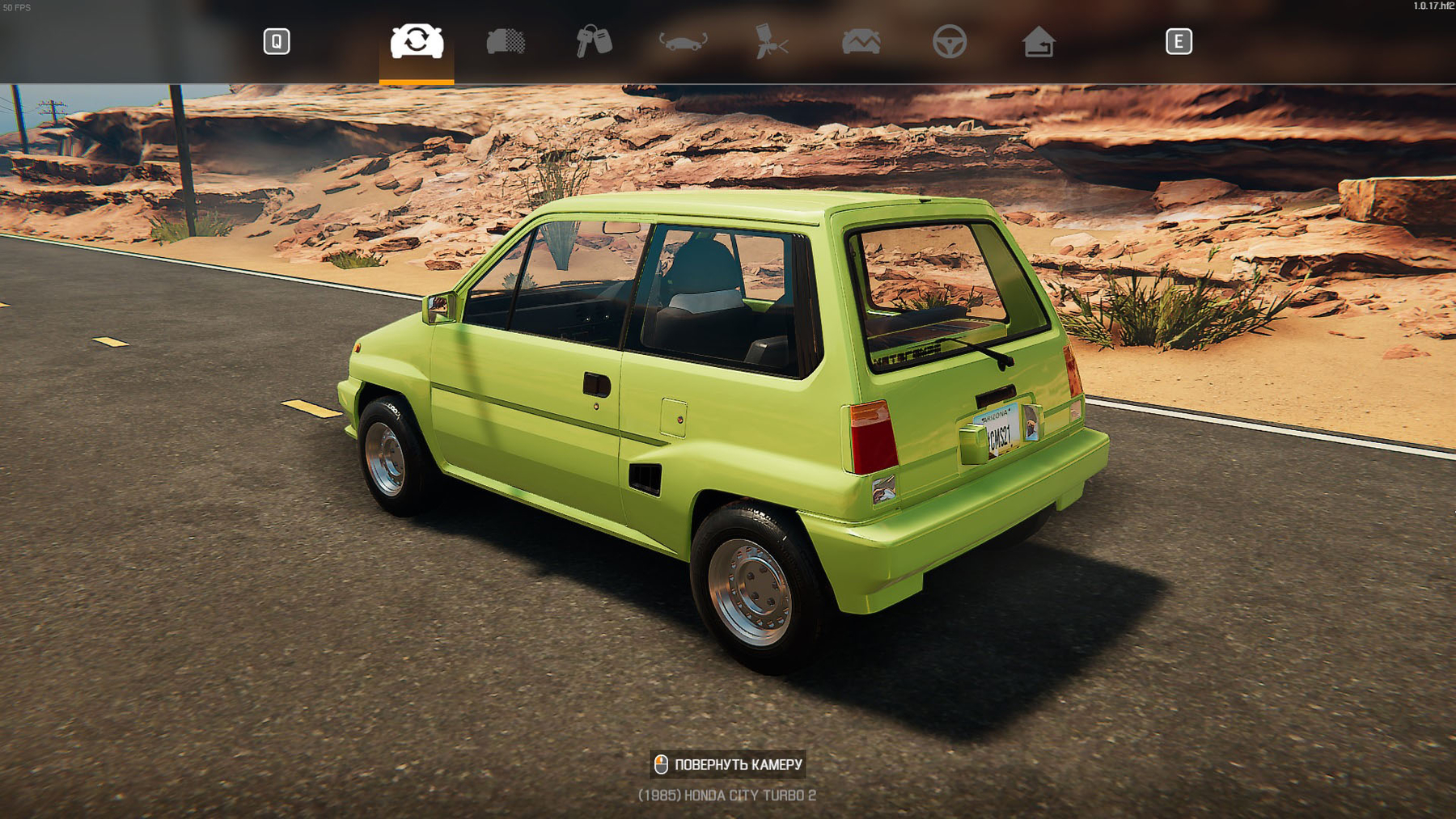Open the checkered car body tab

click(506, 41)
